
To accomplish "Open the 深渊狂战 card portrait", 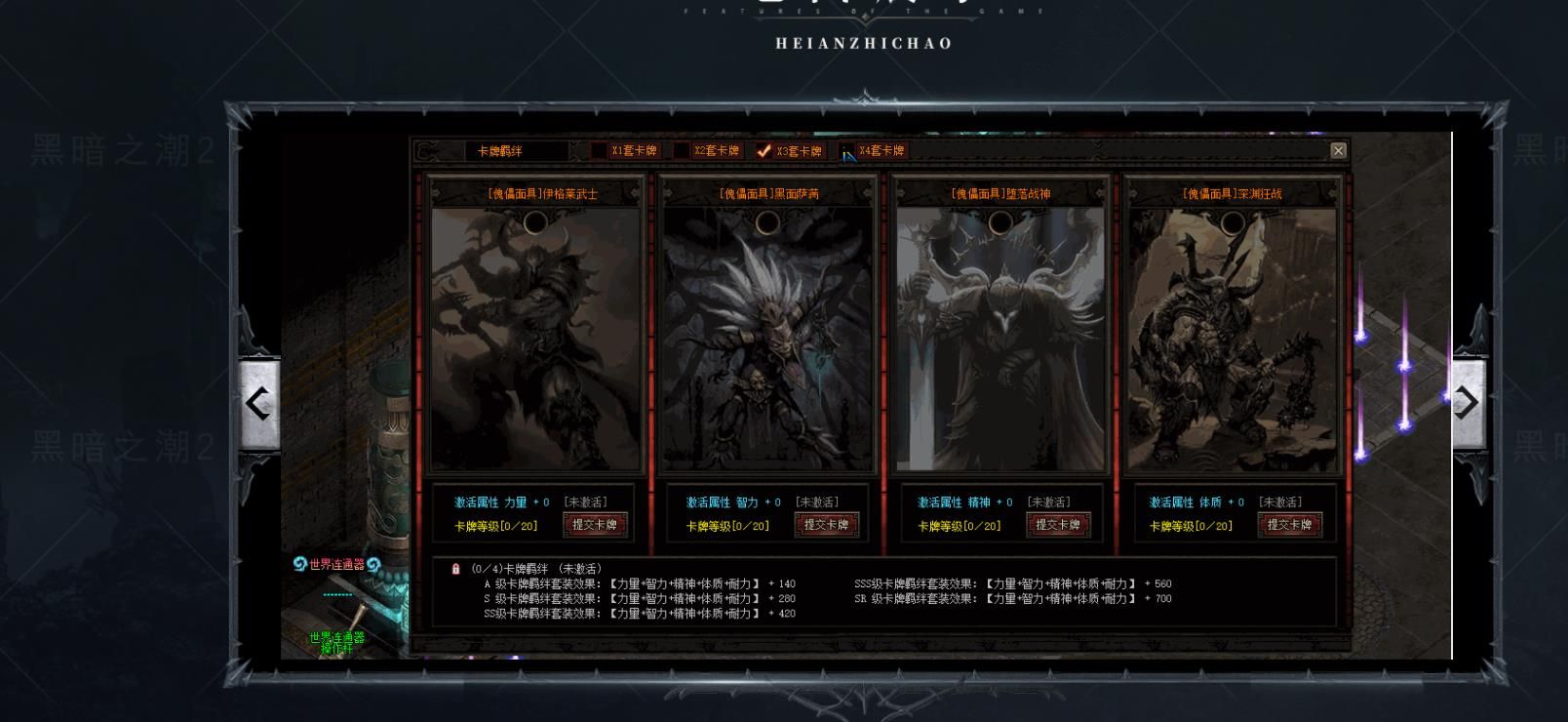I will (1233, 339).
